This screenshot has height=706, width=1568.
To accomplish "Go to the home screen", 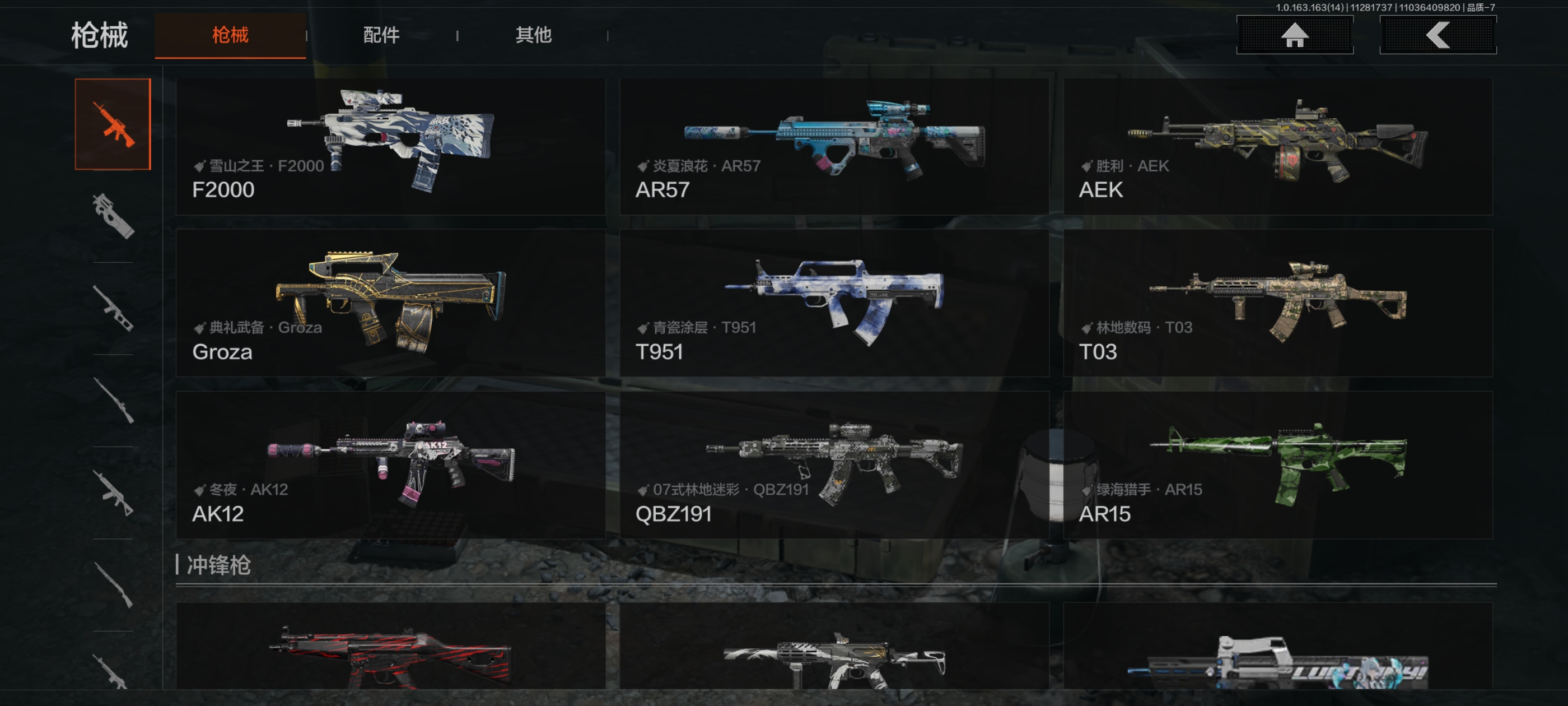I will pos(1294,35).
